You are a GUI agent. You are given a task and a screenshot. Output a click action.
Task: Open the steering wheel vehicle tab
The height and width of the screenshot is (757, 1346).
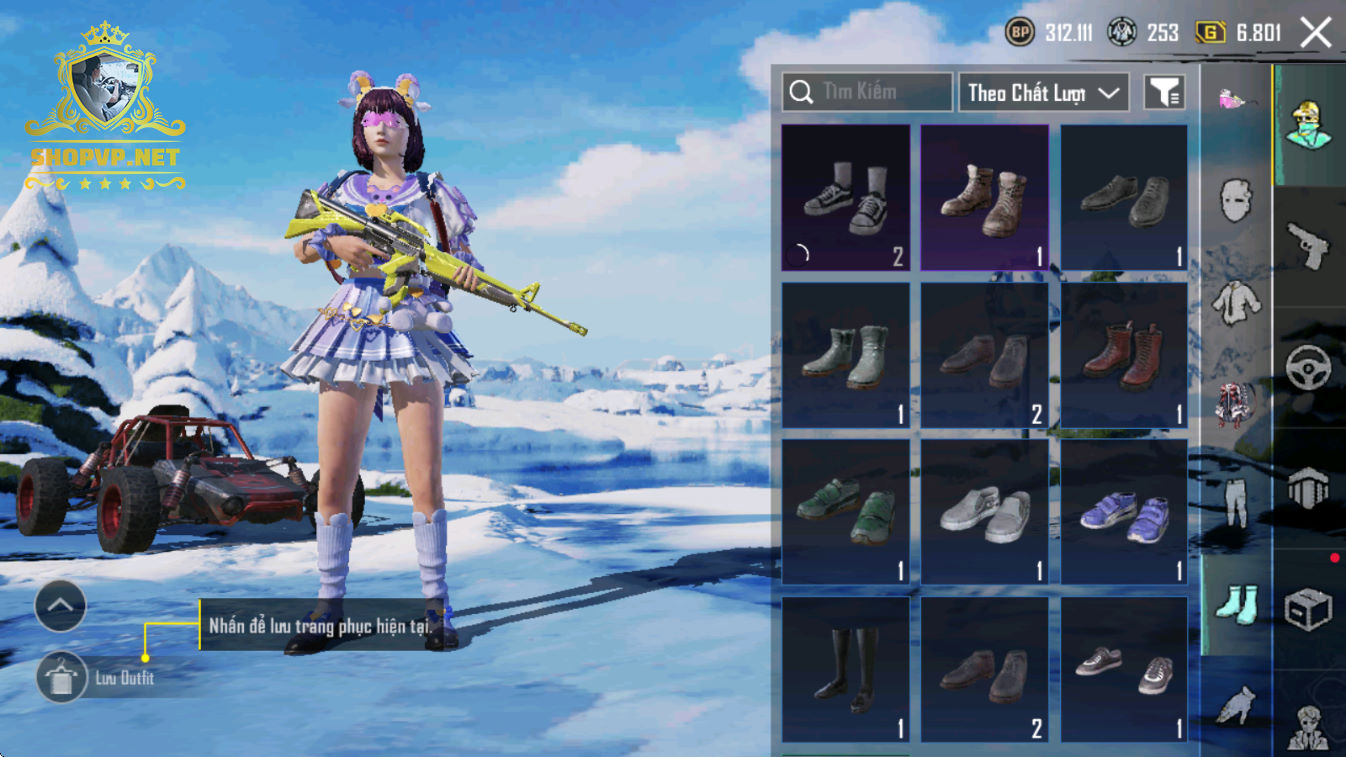[x=1309, y=368]
